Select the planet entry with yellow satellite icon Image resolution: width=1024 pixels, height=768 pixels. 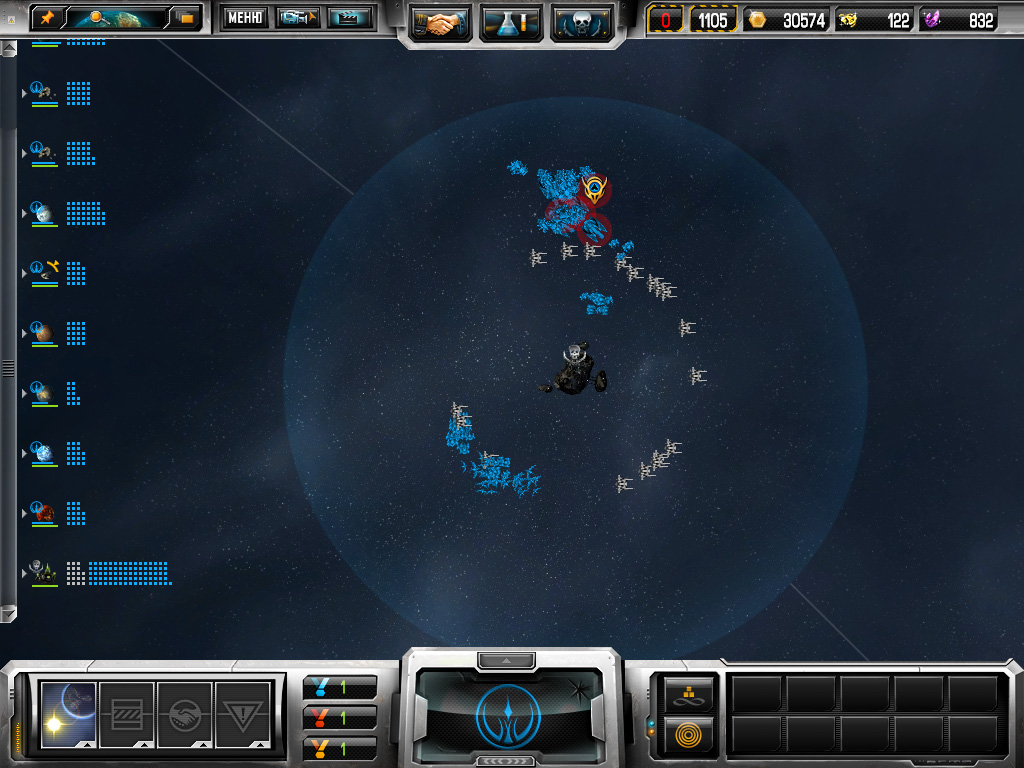click(x=46, y=270)
